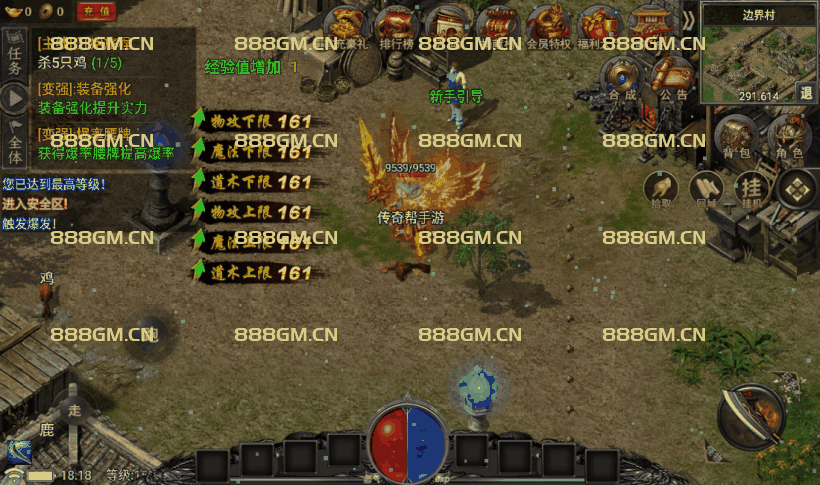The height and width of the screenshot is (485, 820).
Task: Use the 回城 return-to-town scroll
Action: click(x=707, y=188)
